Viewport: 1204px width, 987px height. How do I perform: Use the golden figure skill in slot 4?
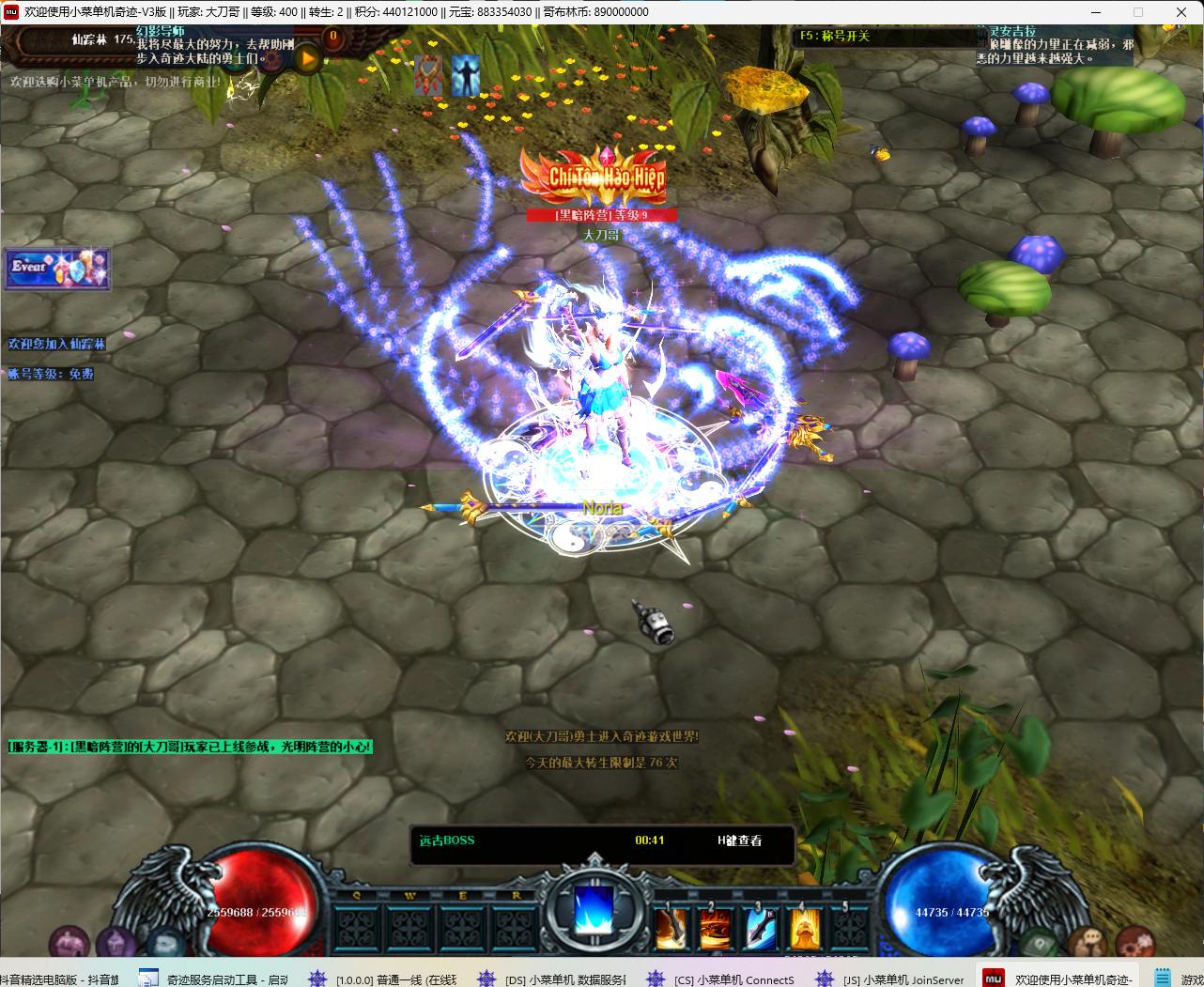coord(805,929)
